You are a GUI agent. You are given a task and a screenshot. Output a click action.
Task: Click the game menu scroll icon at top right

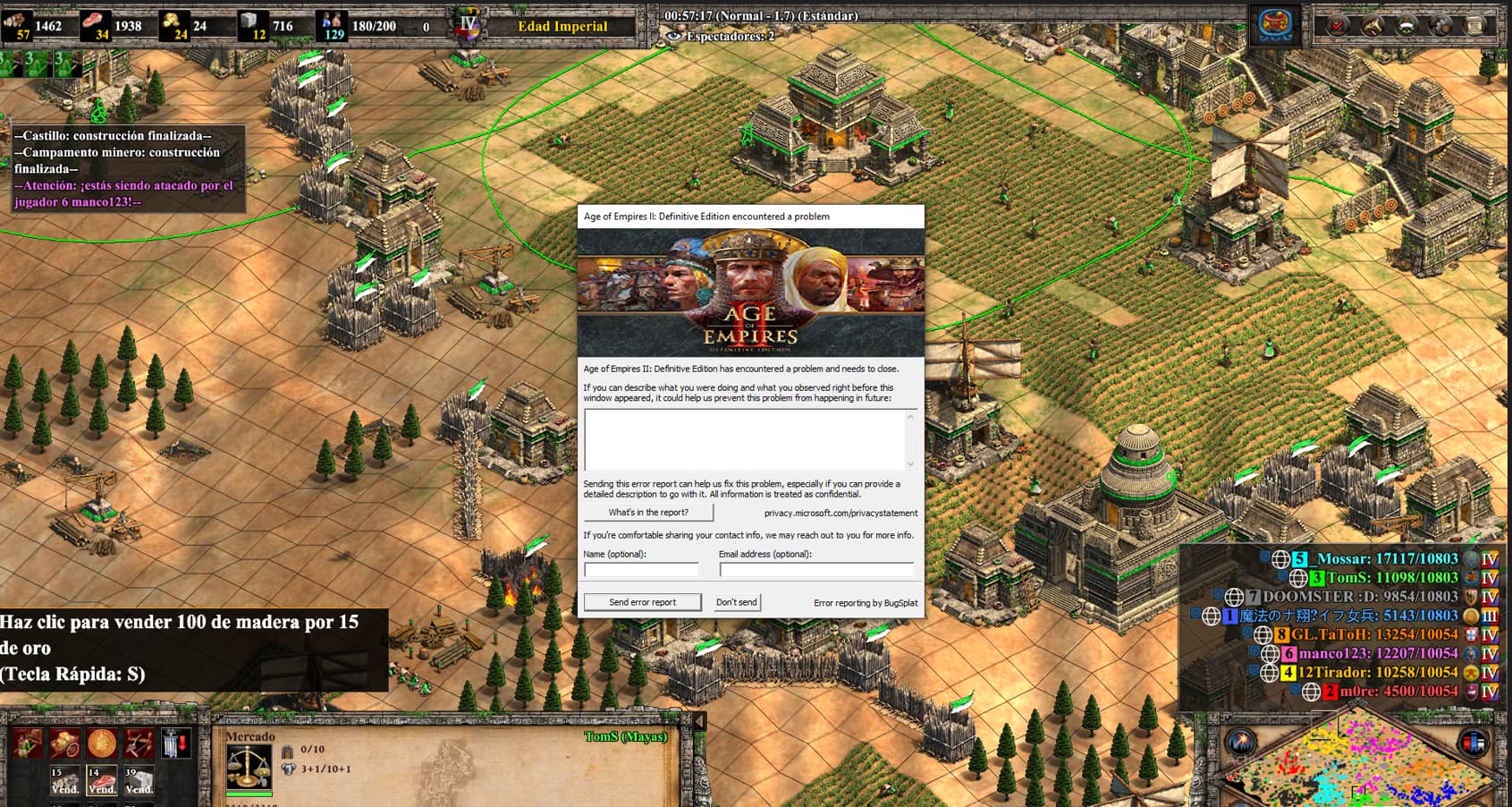coord(1474,25)
